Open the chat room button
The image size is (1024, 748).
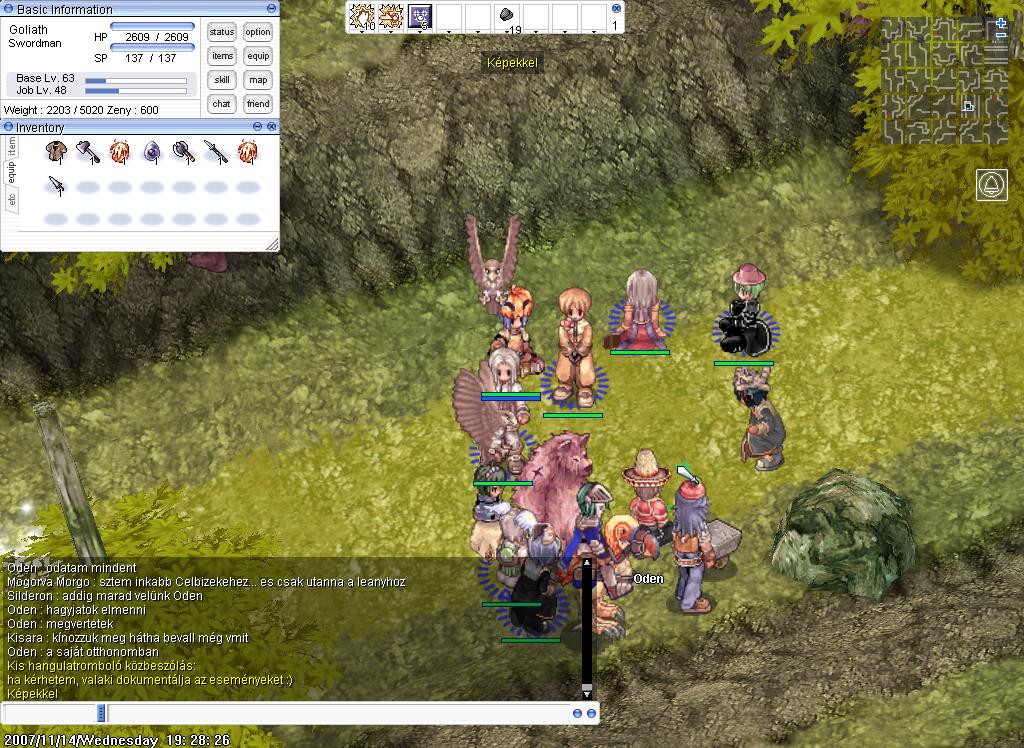(x=222, y=104)
